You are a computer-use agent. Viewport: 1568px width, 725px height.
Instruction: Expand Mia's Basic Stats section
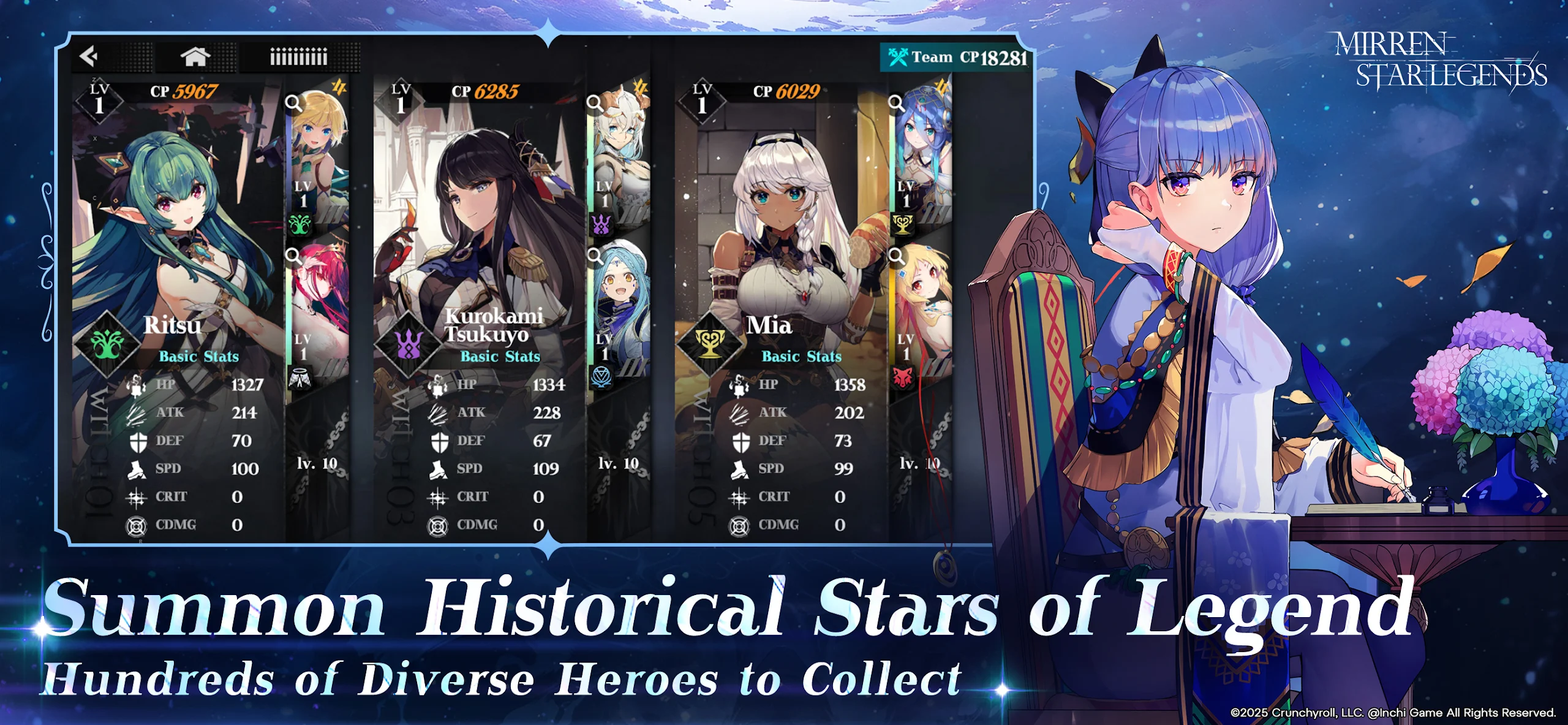801,357
